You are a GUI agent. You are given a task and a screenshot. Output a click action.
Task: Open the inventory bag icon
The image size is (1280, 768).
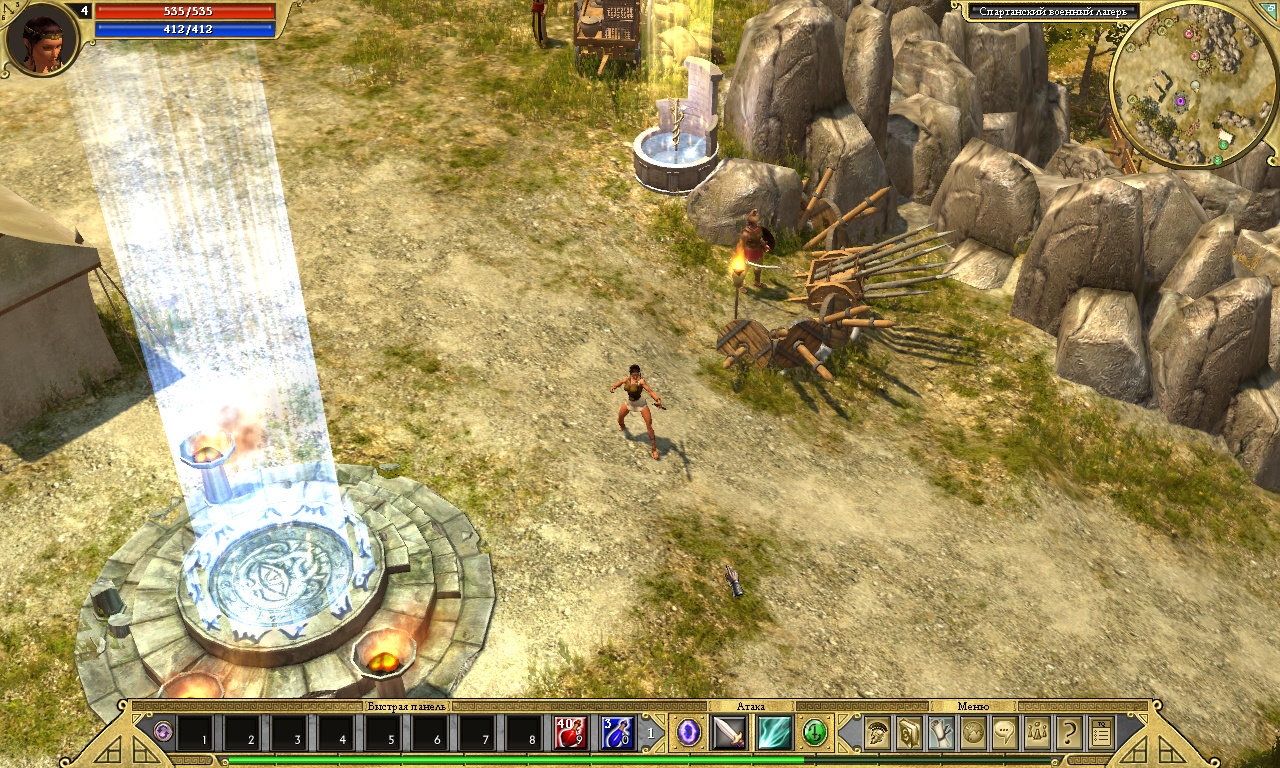[909, 733]
